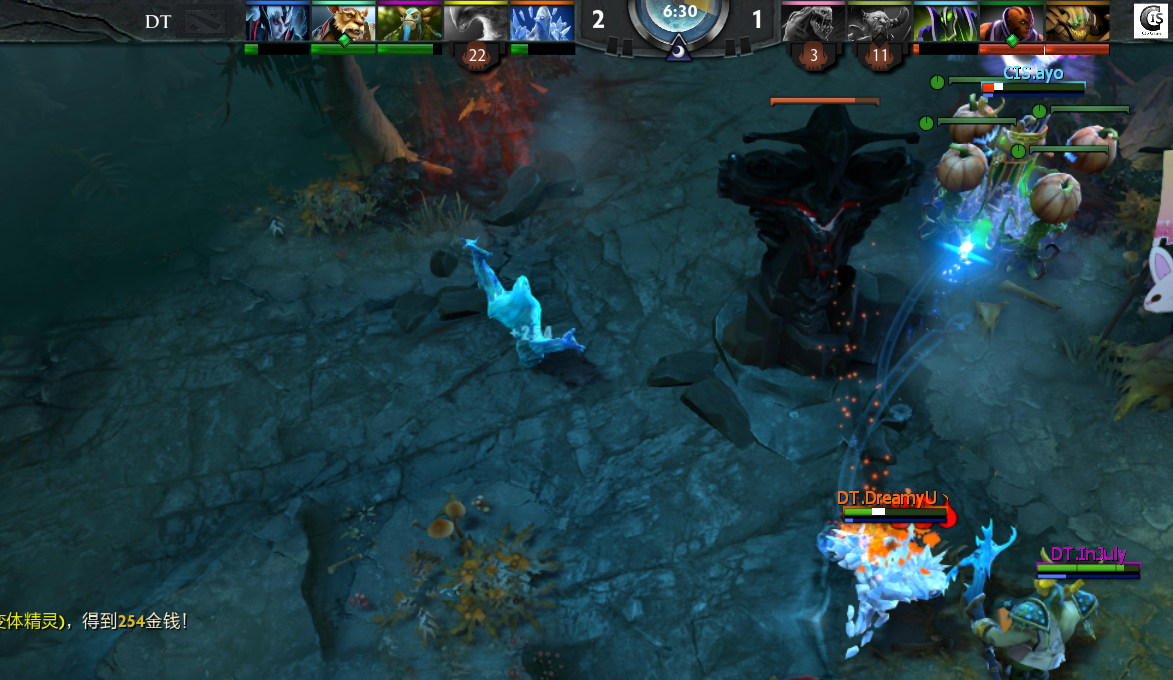Viewport: 1173px width, 680px height.
Task: Select the dead hero portrait with respawn timer 3
Action: 813,22
